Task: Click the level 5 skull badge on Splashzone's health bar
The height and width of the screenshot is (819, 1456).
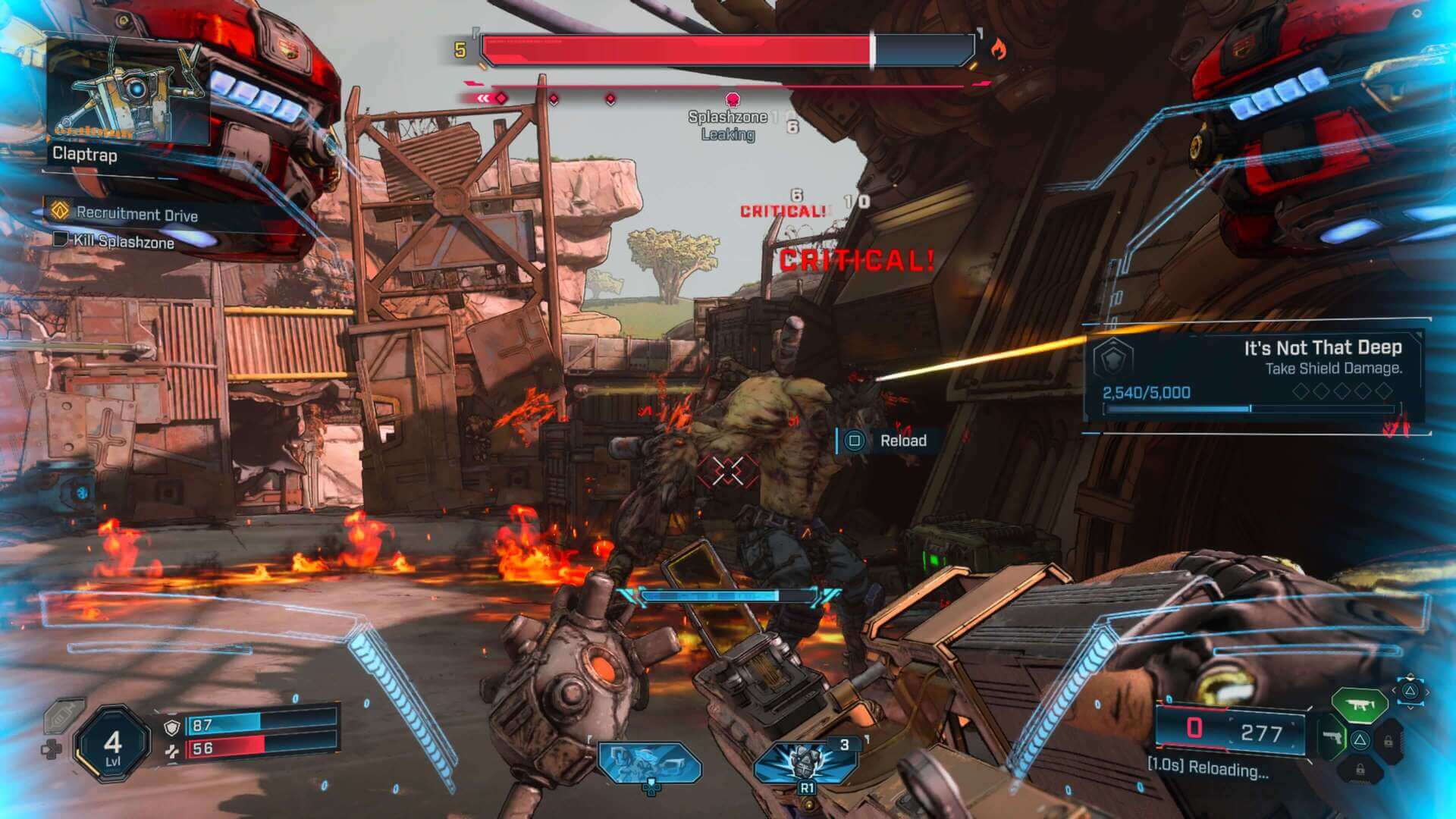Action: click(460, 49)
